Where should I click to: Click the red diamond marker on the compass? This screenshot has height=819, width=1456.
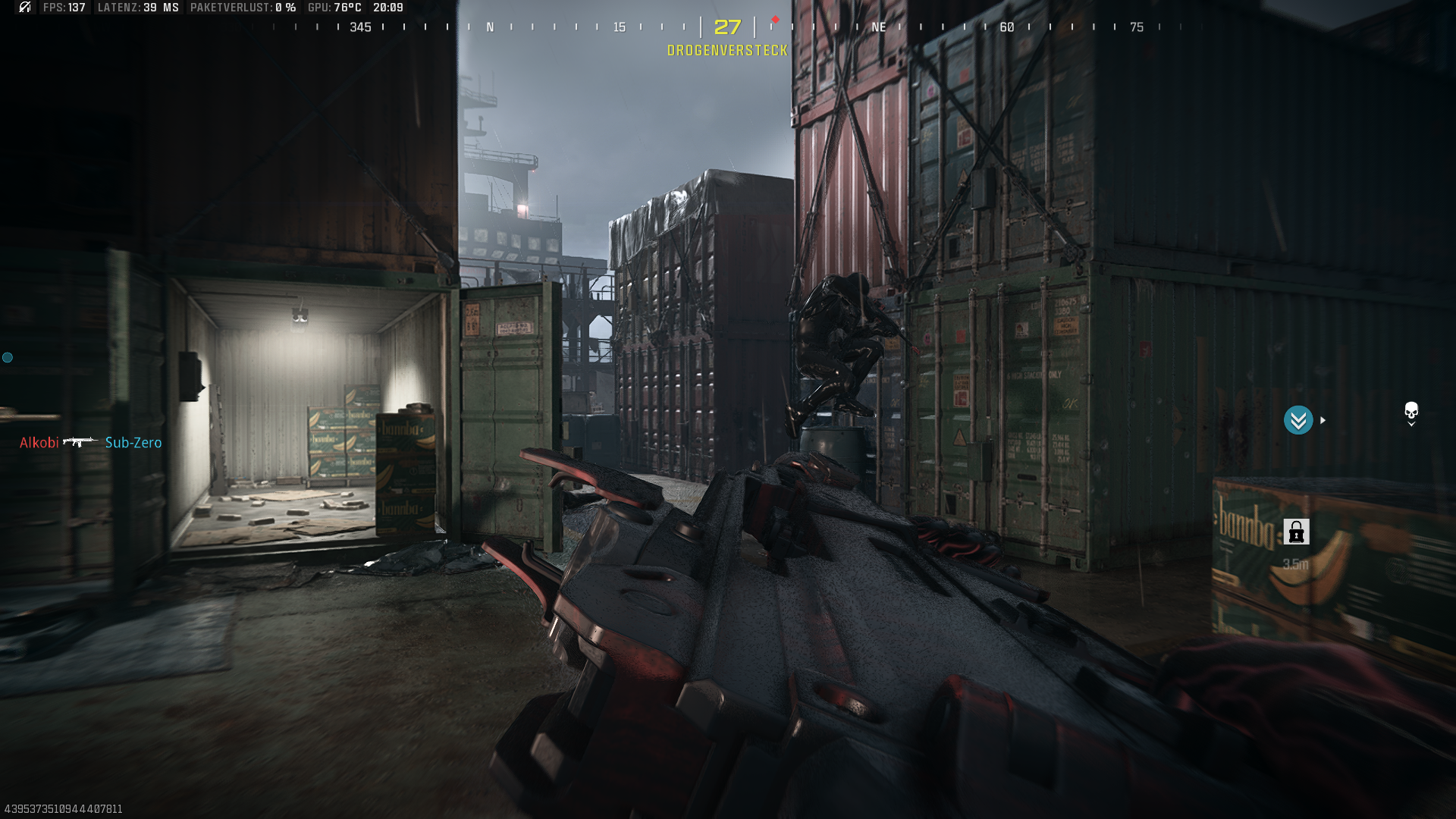point(775,20)
